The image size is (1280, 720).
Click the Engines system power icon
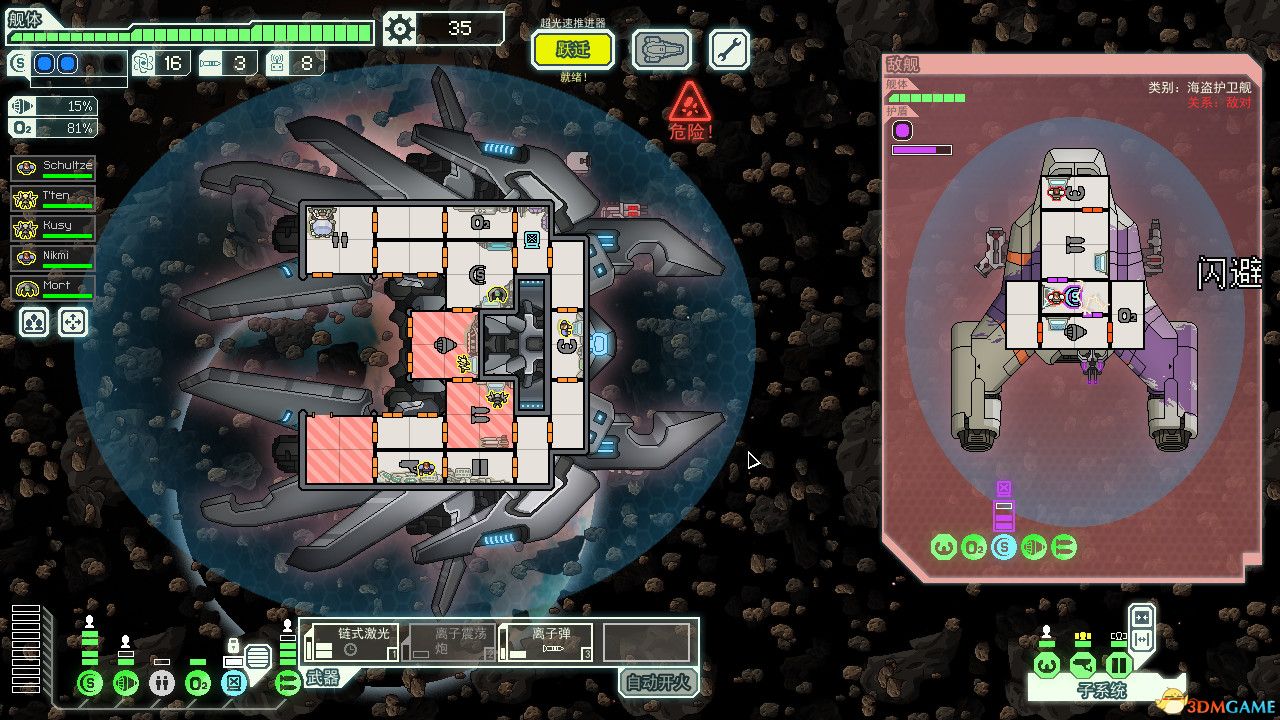point(126,683)
